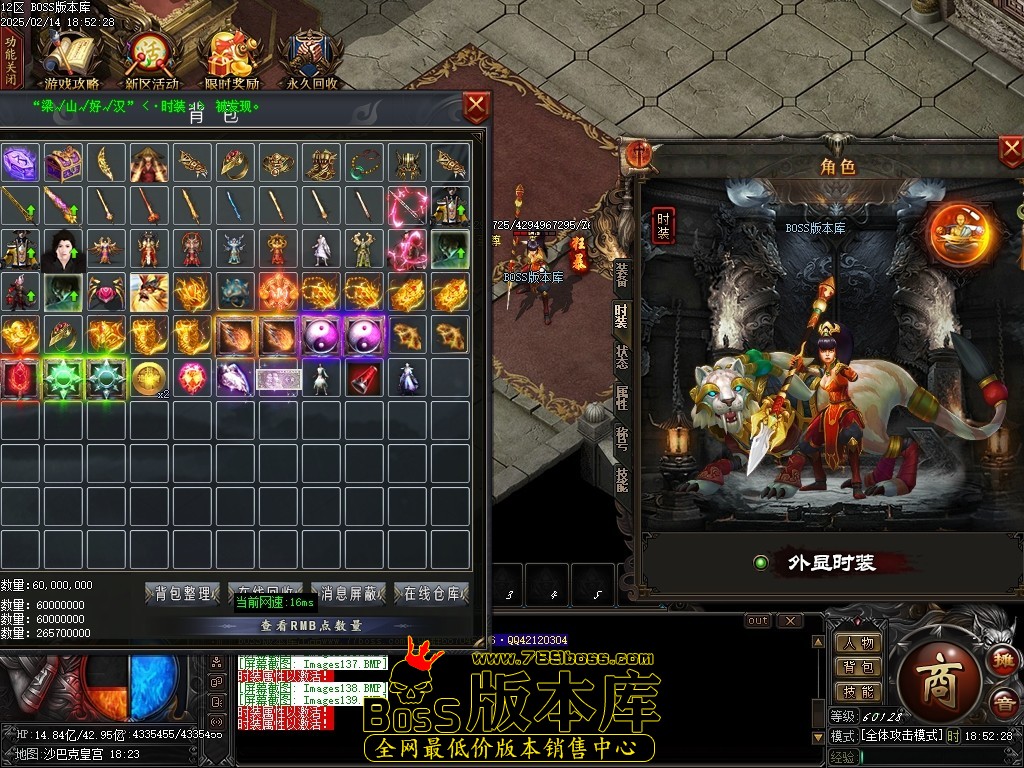Open the 在线仓库 online warehouse
This screenshot has width=1024, height=768.
coord(431,594)
